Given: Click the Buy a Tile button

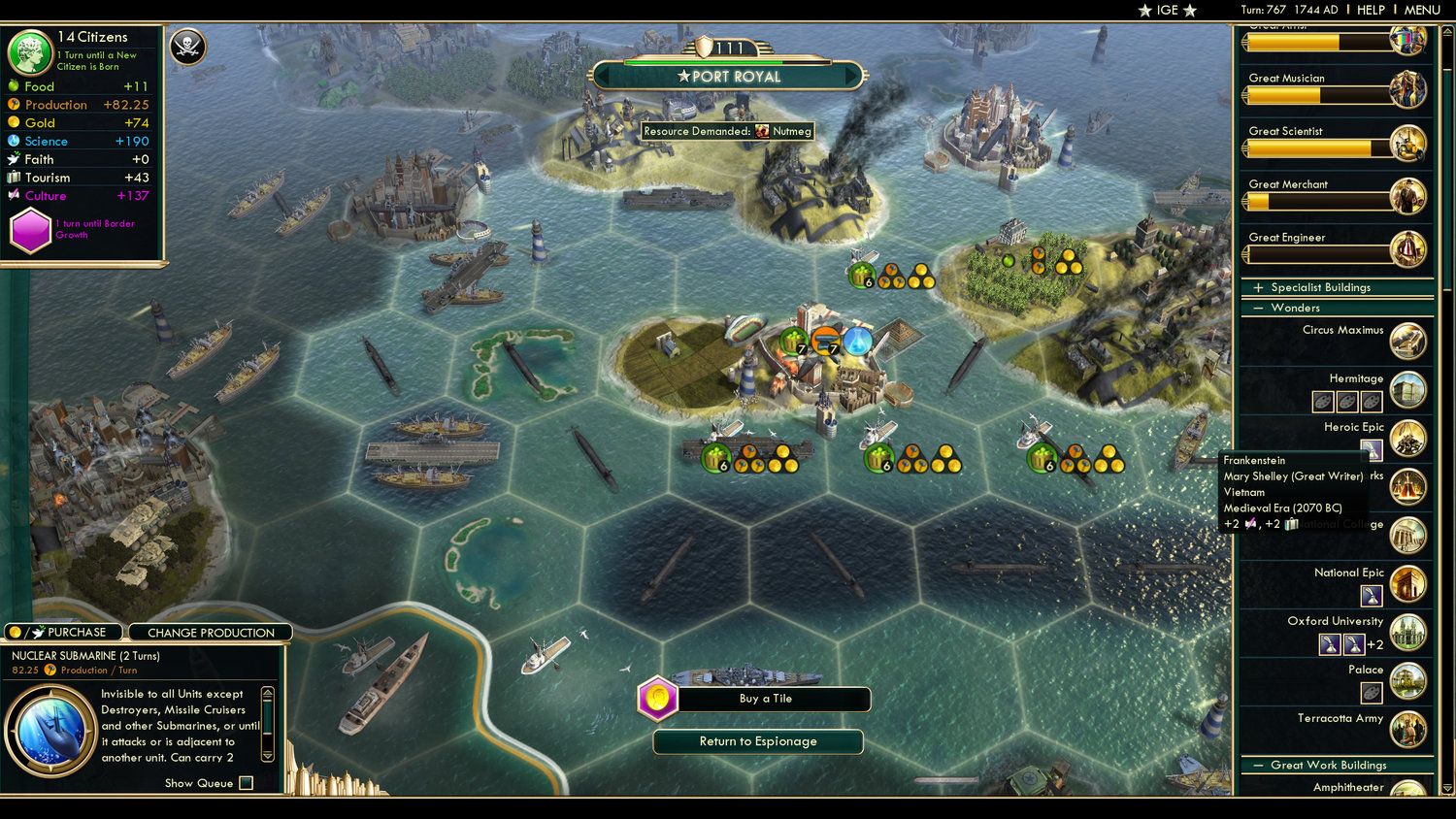Looking at the screenshot, I should 767,699.
